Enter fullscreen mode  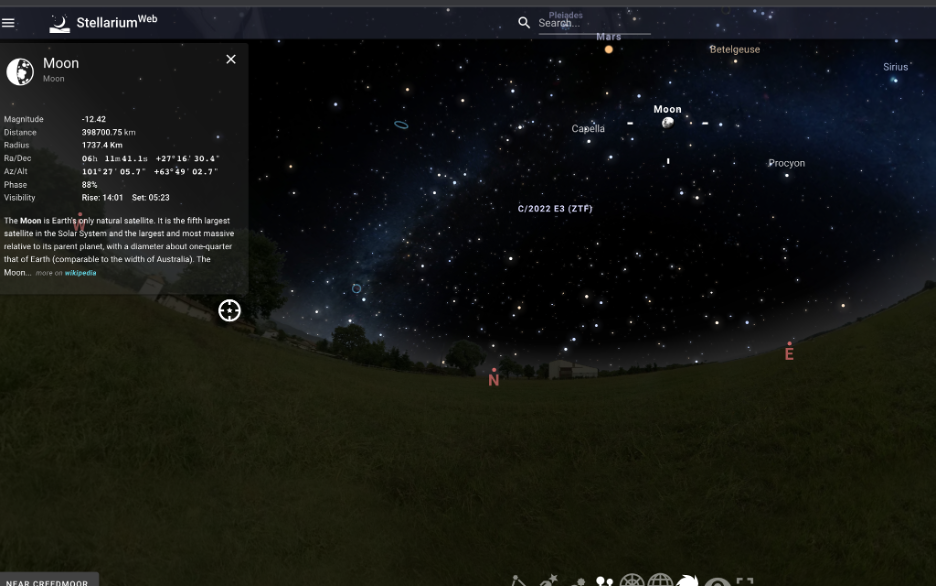click(x=745, y=581)
